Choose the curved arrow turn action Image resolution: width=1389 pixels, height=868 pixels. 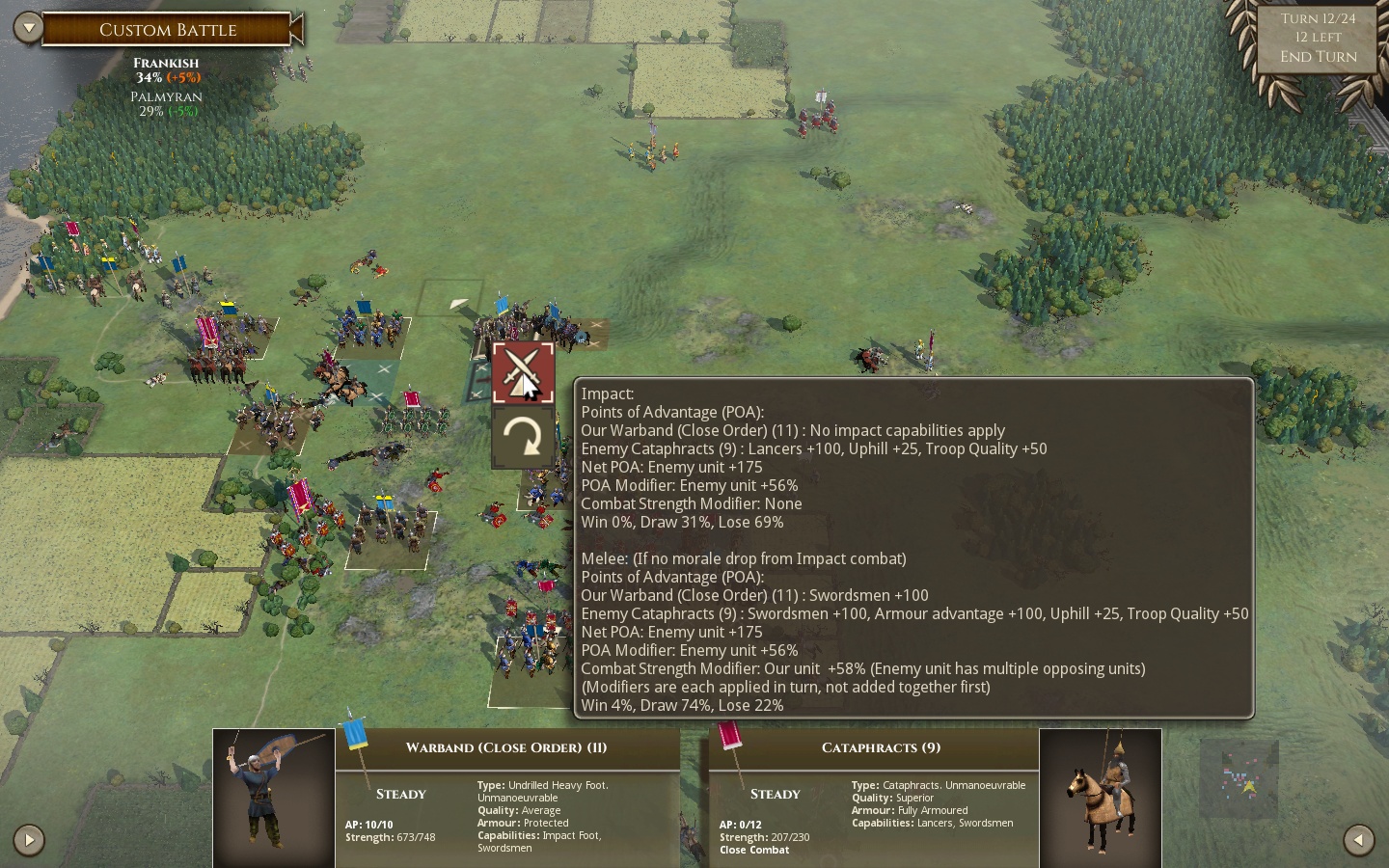[523, 437]
